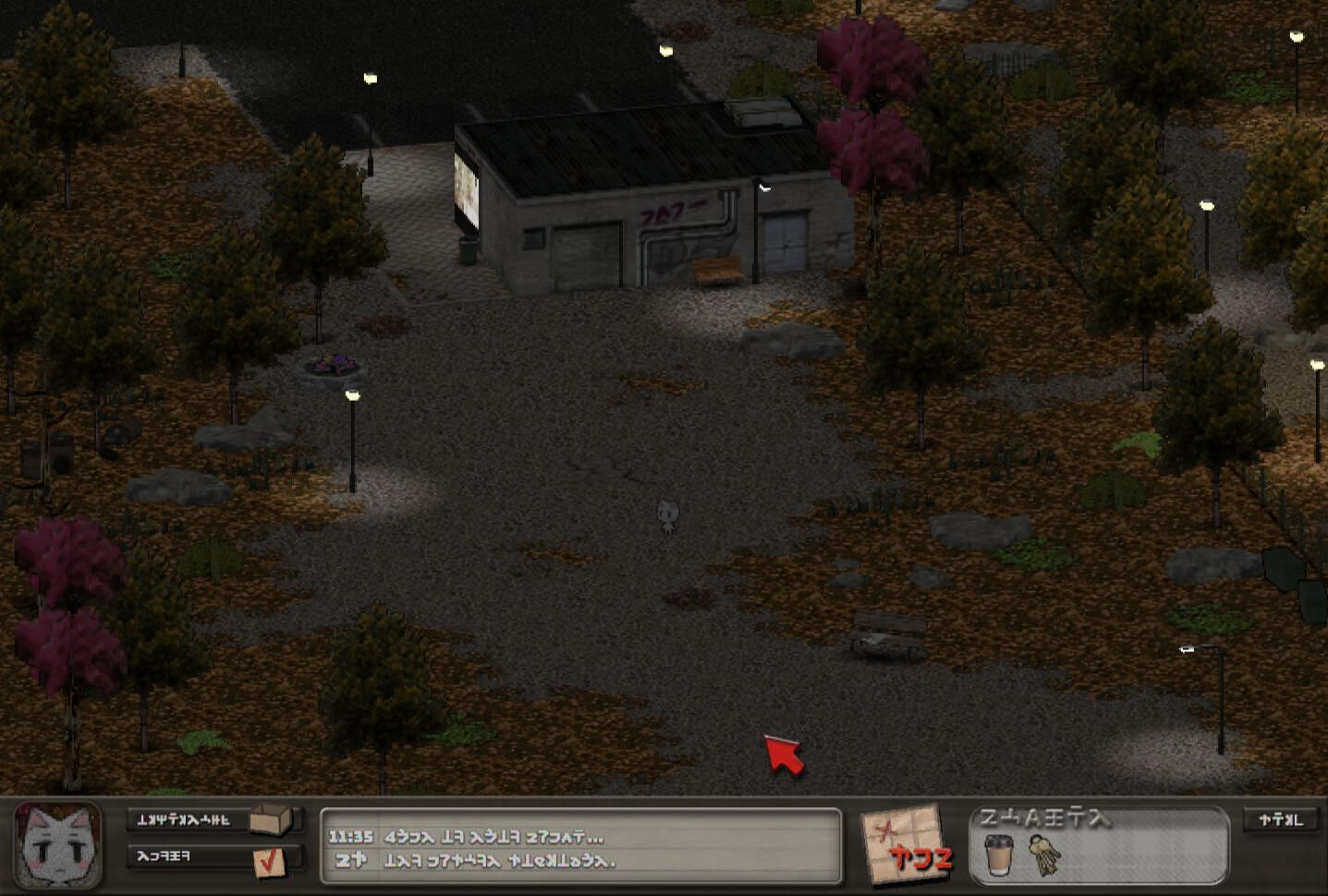The height and width of the screenshot is (896, 1328).
Task: Open the folded map icon
Action: pyautogui.click(x=904, y=844)
